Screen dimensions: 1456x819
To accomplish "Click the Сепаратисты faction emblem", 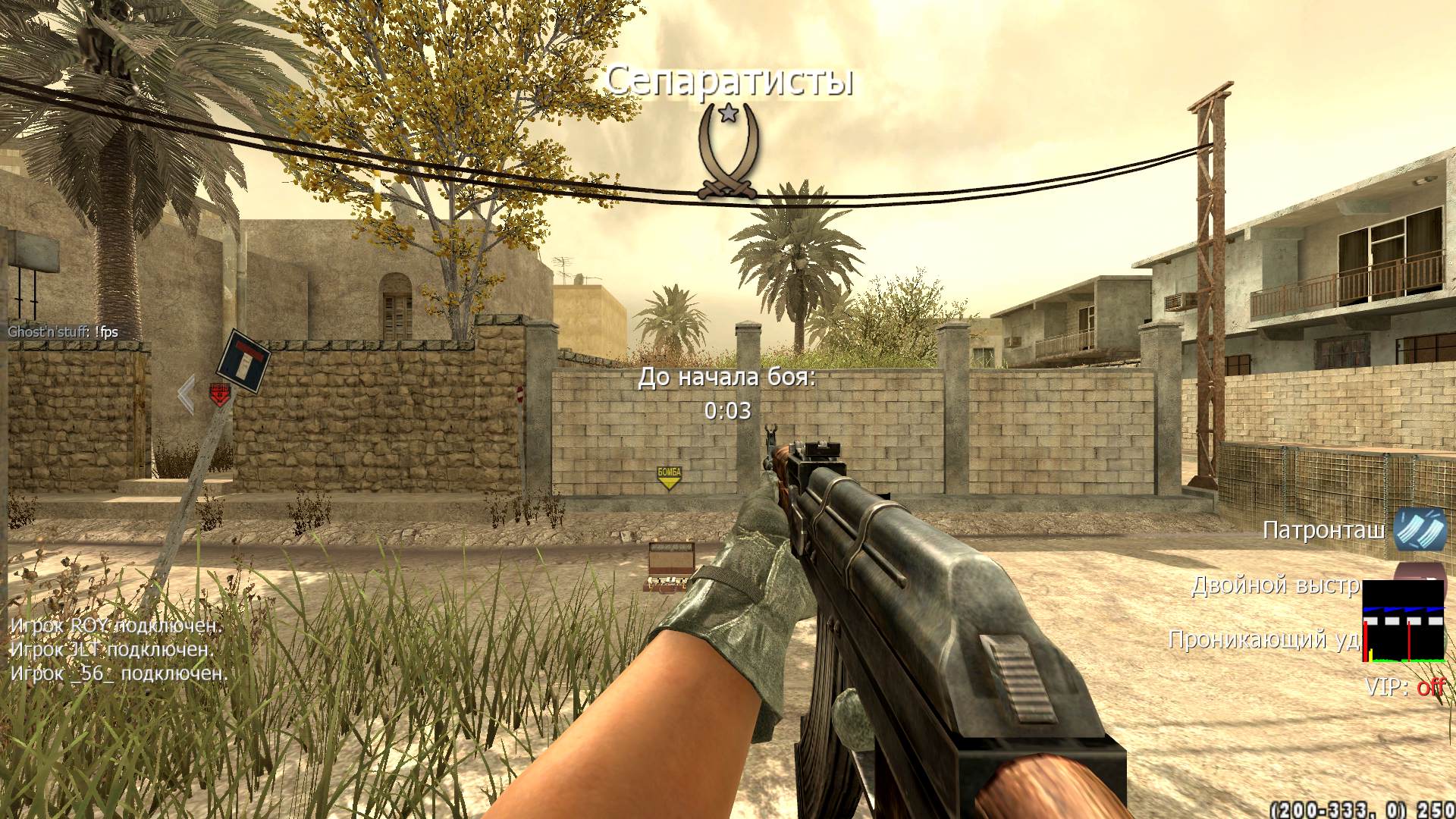I will tap(729, 152).
